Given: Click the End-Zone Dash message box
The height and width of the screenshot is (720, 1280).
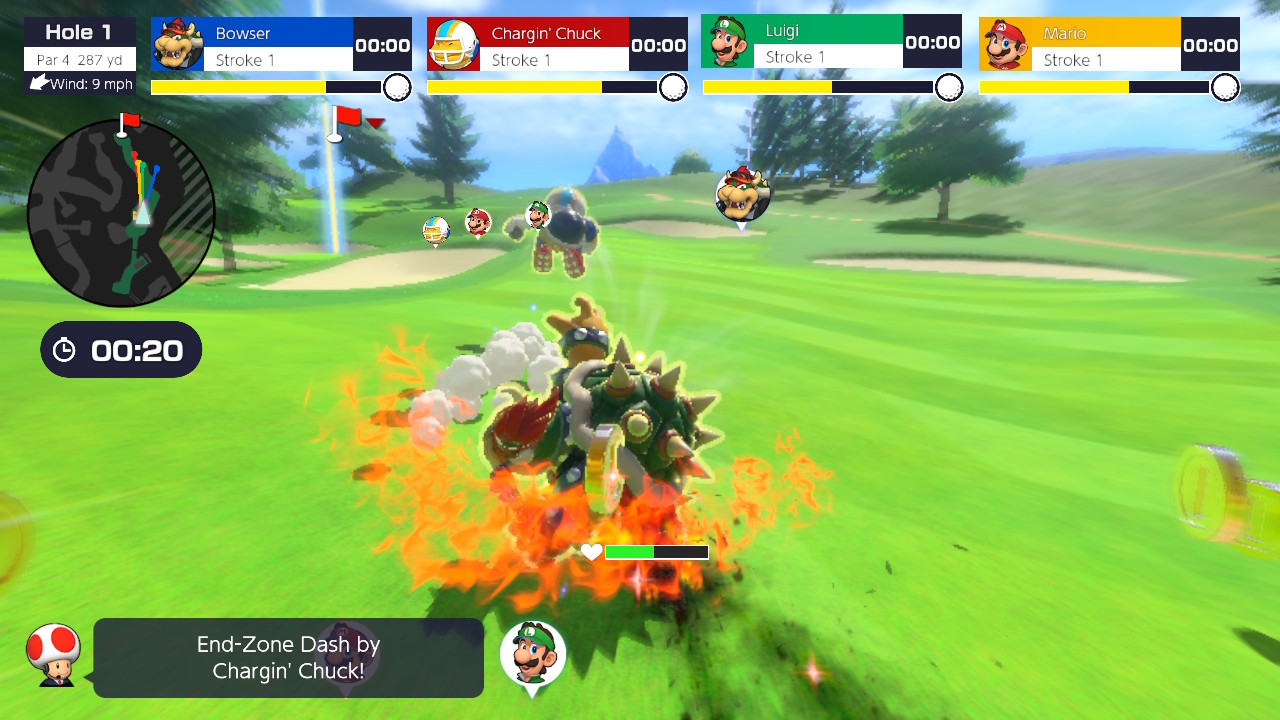Looking at the screenshot, I should (x=288, y=657).
